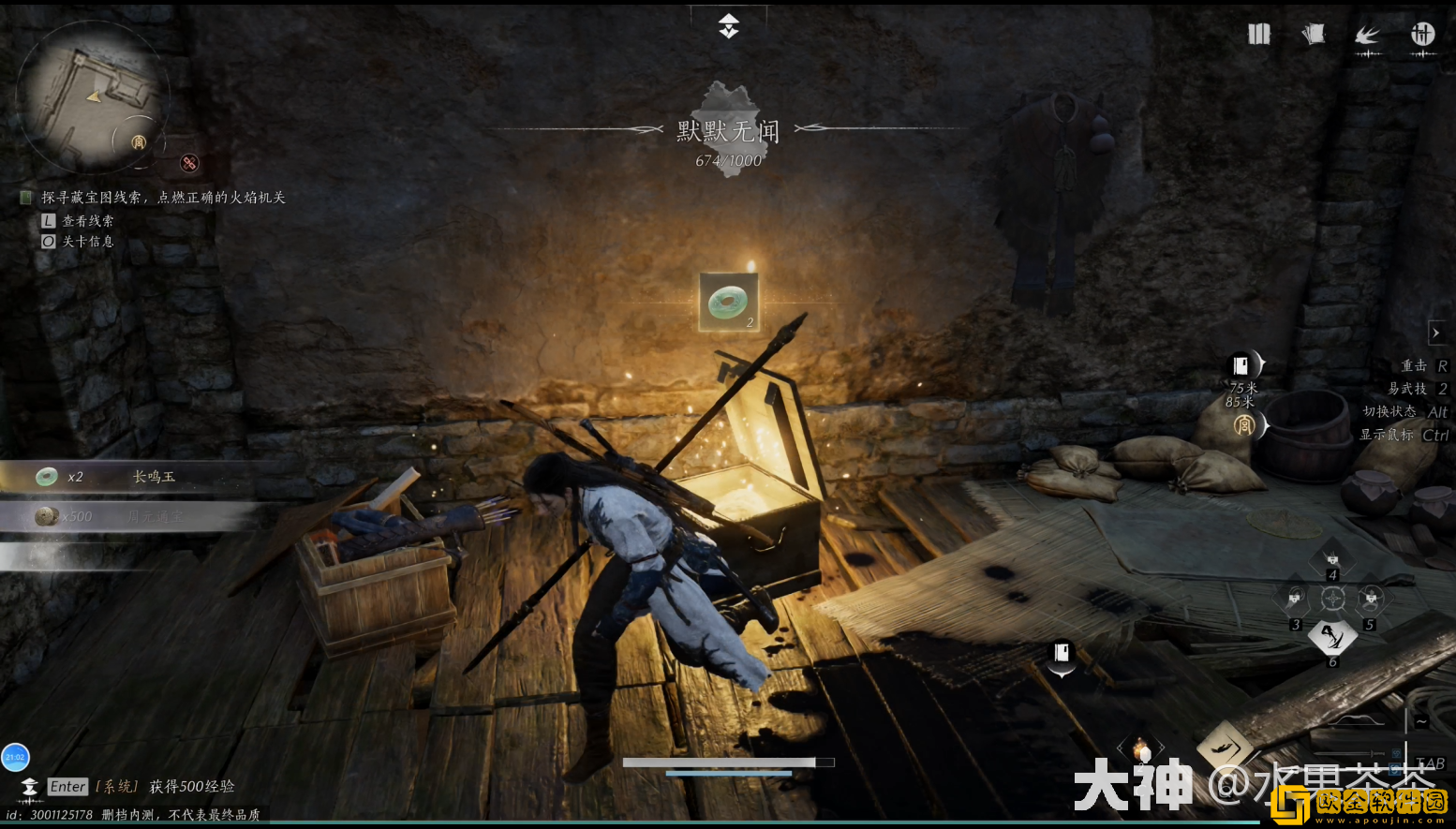Click the gold guild waypoint marker
Screen dimensions: 1456x829
(1244, 426)
